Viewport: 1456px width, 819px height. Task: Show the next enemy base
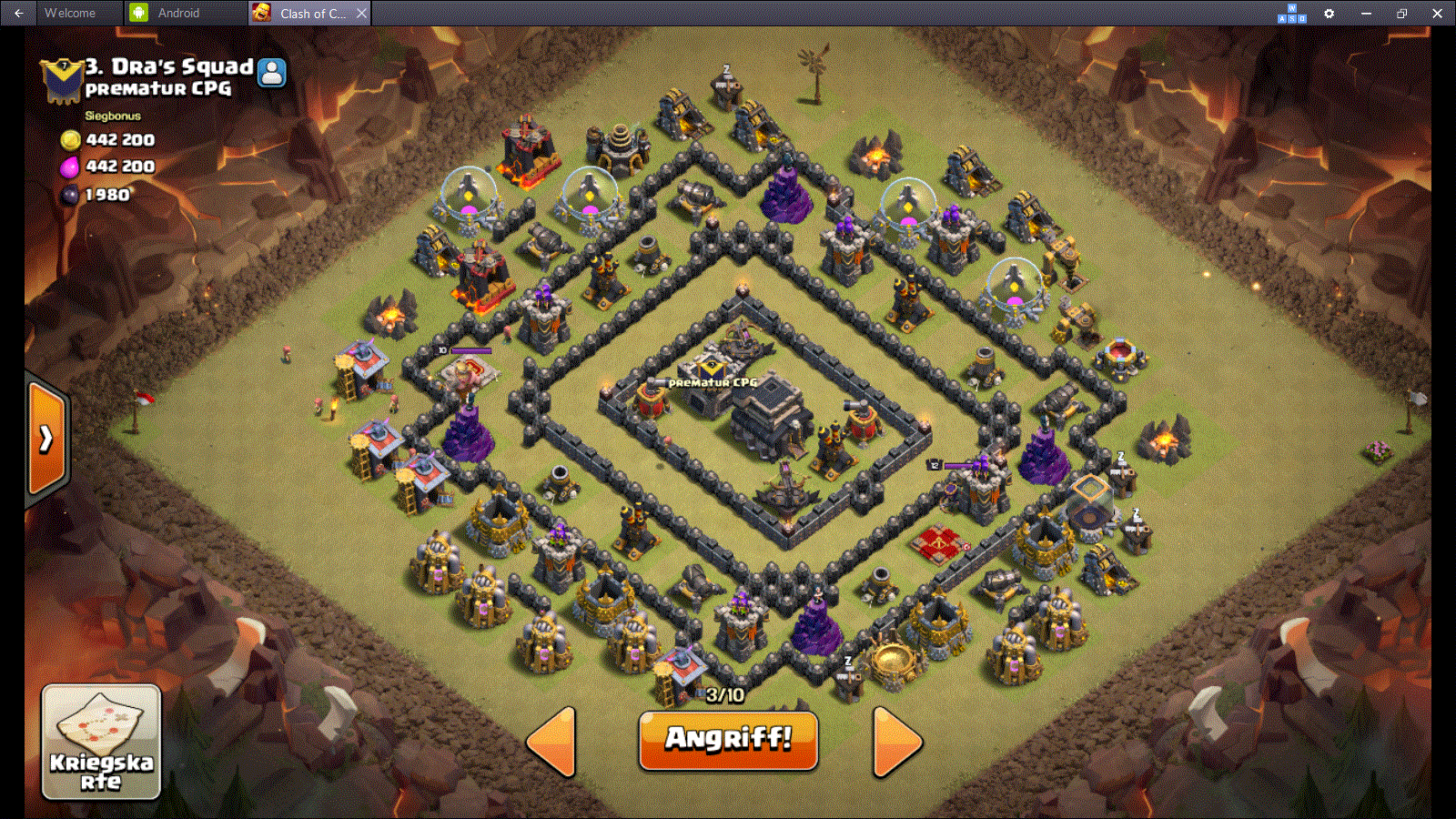point(896,742)
